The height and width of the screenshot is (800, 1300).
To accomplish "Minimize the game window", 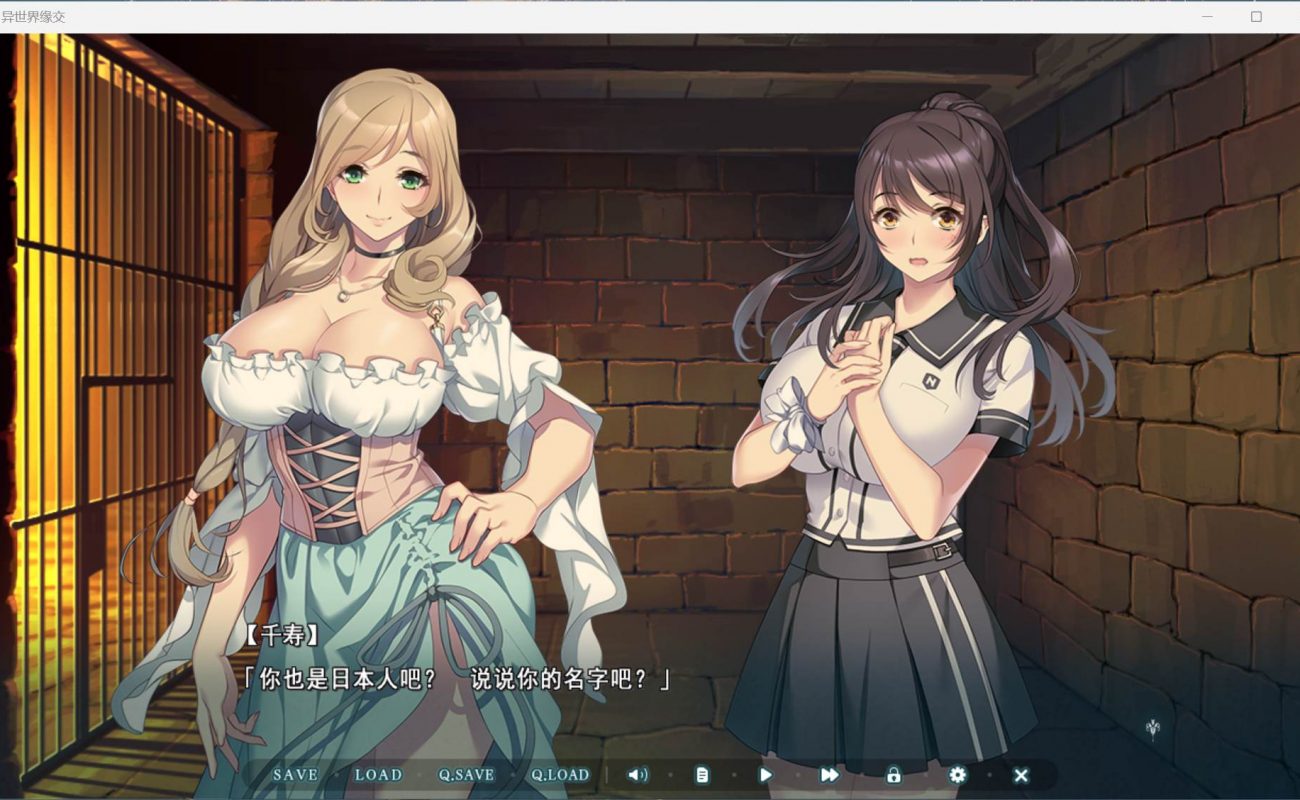I will point(1207,16).
